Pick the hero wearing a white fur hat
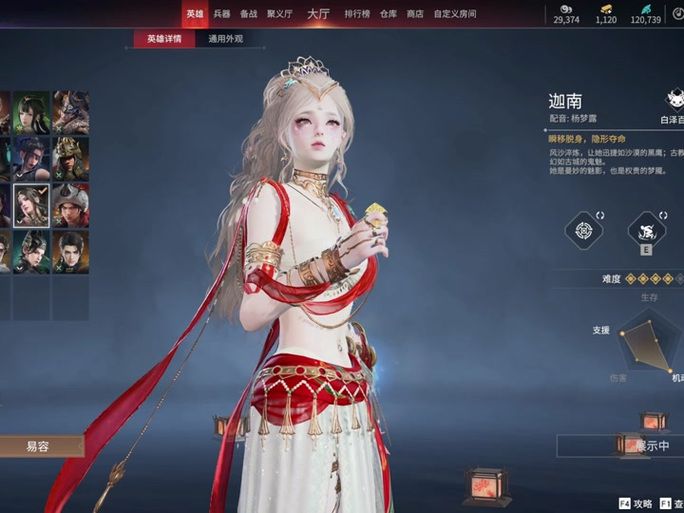 click(71, 203)
